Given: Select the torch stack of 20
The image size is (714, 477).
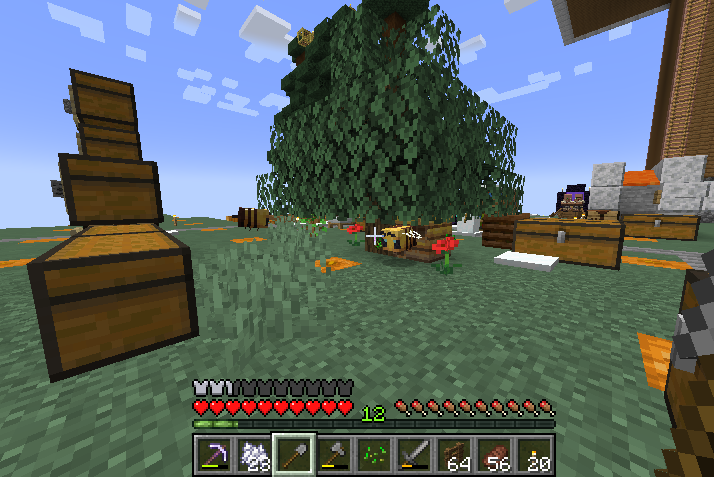Looking at the screenshot, I should point(533,455).
